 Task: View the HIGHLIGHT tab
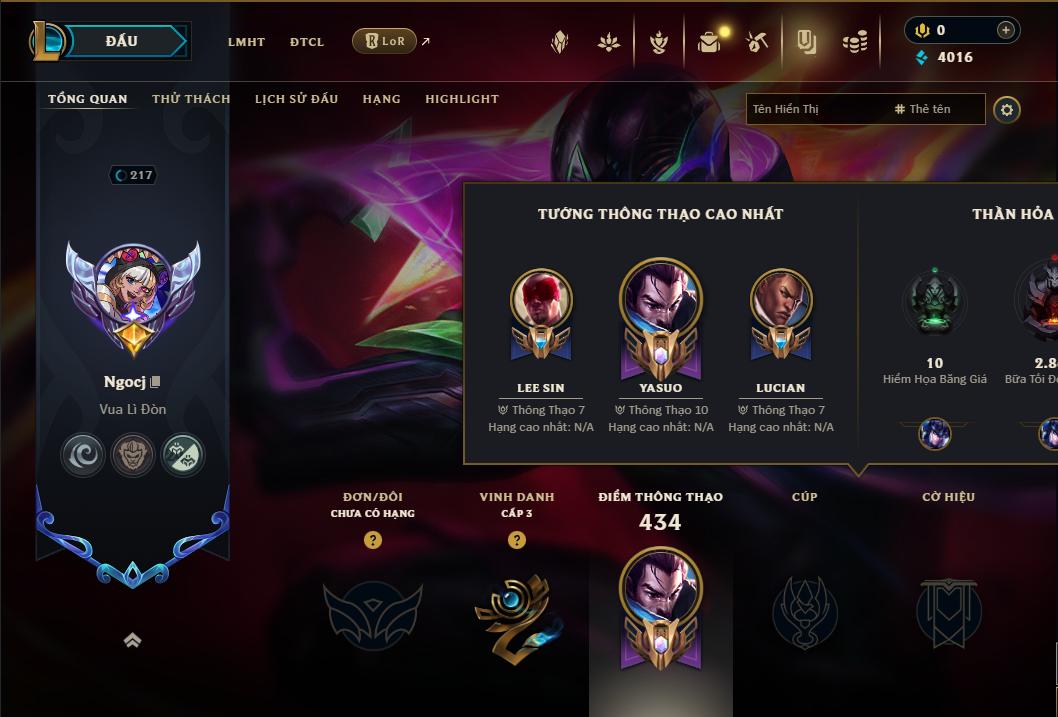pyautogui.click(x=461, y=99)
